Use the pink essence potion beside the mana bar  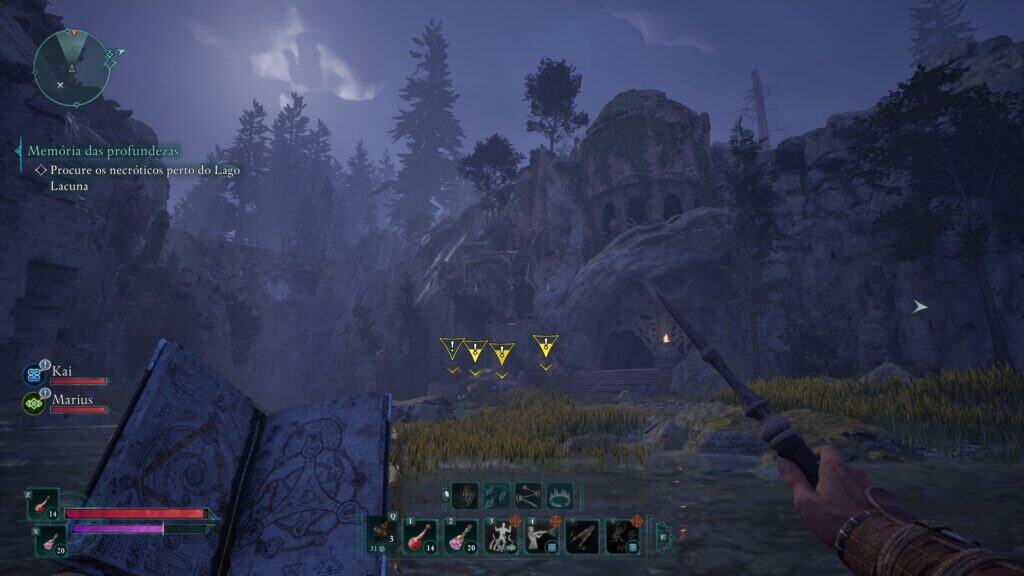[x=48, y=541]
